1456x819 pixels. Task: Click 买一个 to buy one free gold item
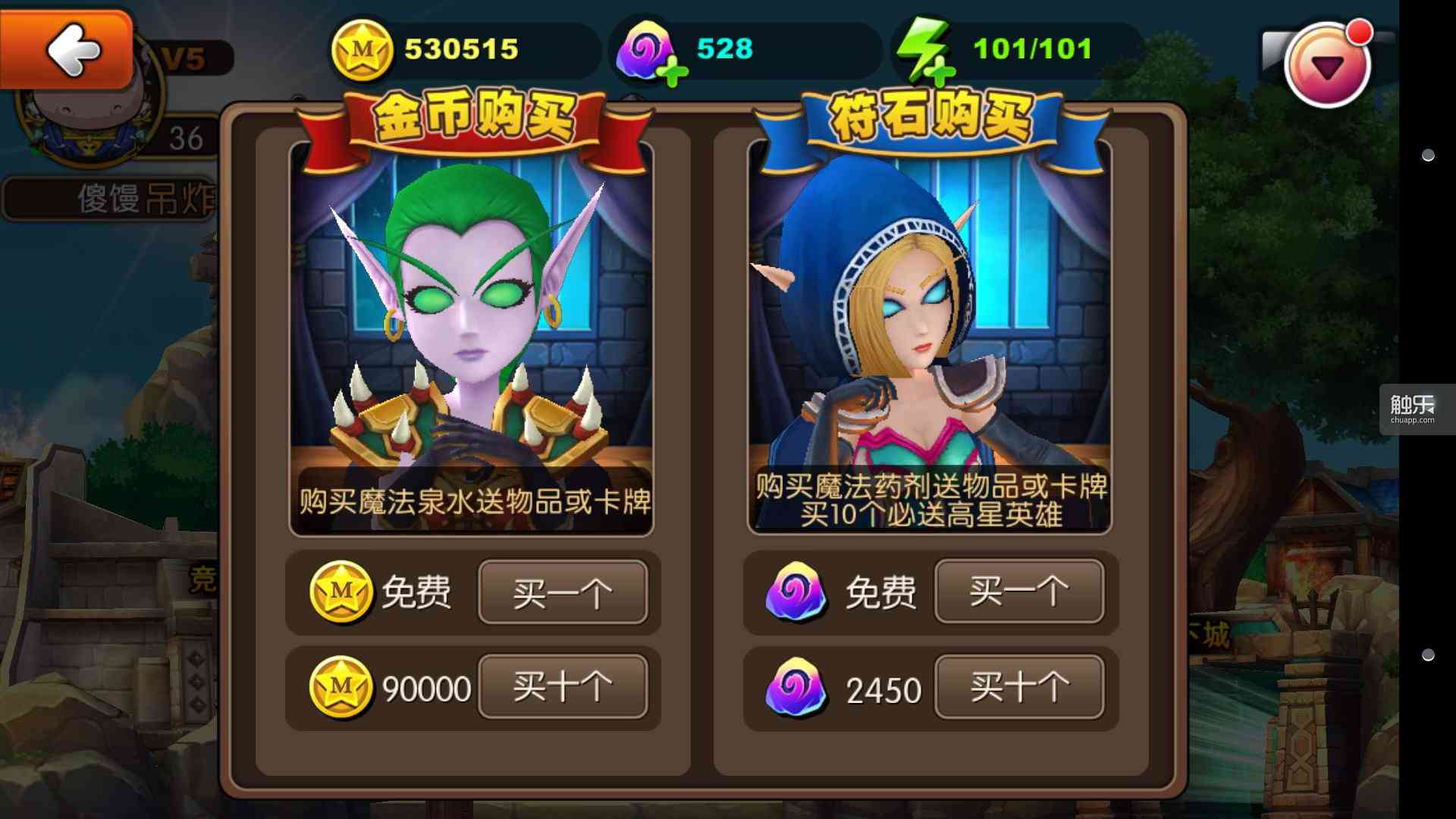pos(564,593)
